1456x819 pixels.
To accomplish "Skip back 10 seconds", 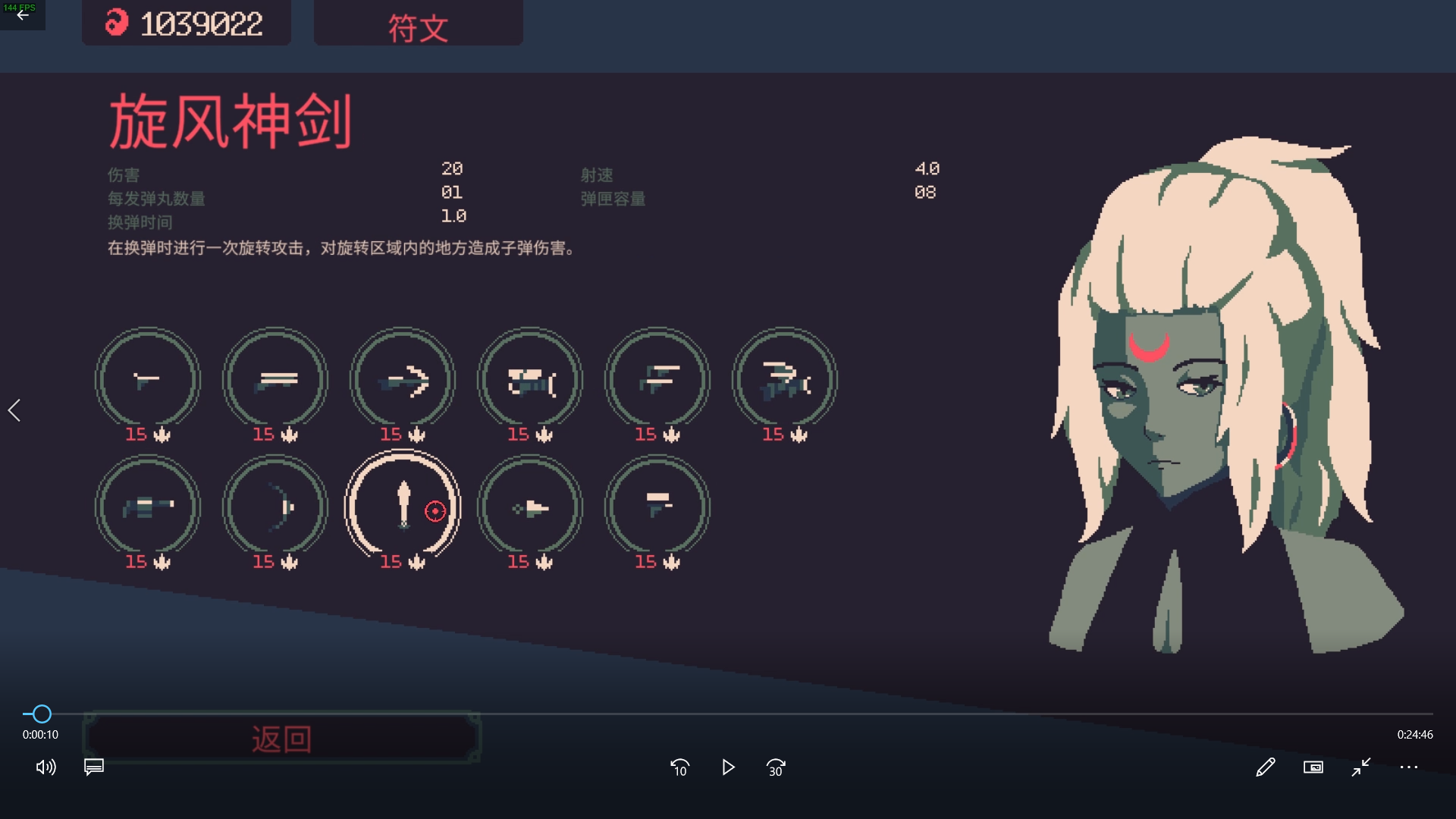I will coord(680,767).
